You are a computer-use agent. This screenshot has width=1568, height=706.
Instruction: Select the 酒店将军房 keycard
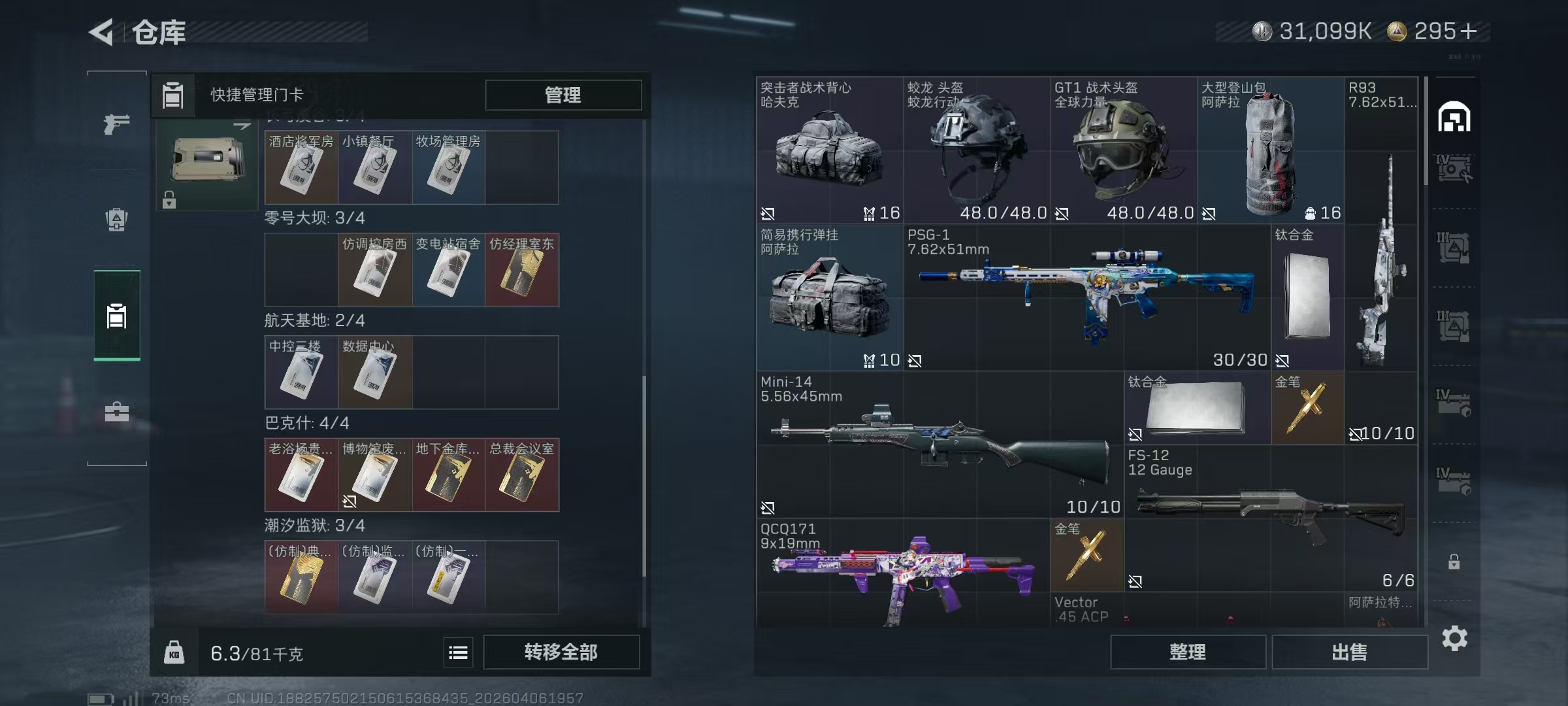click(x=301, y=167)
